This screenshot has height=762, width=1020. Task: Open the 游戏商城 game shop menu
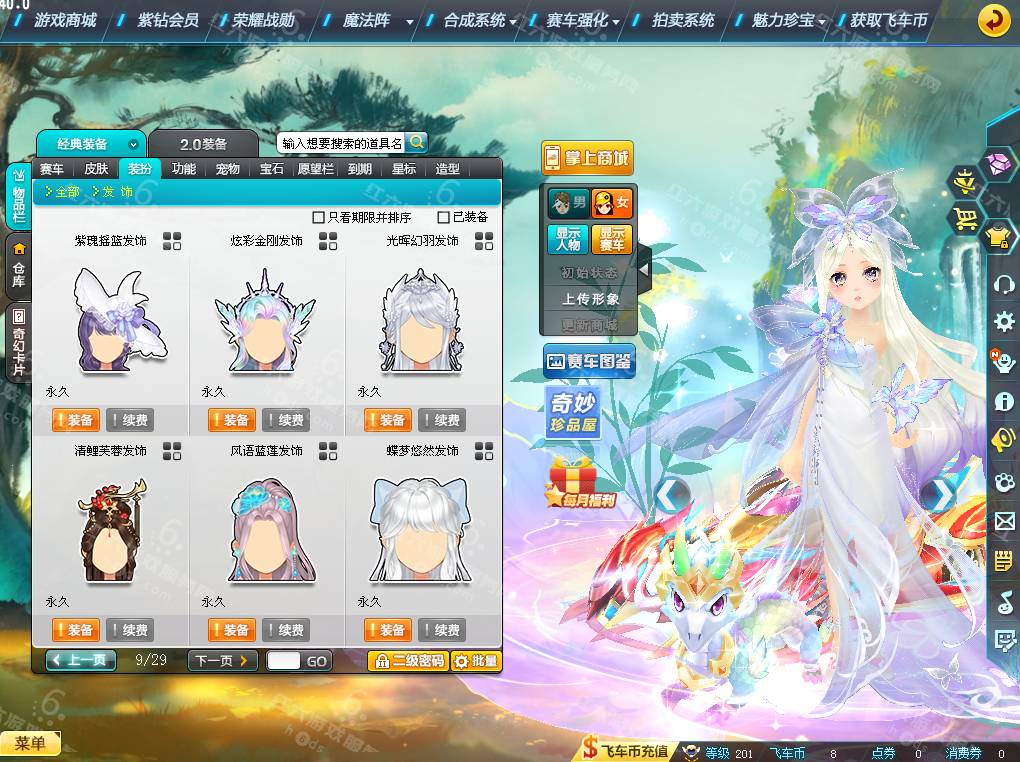coord(65,20)
